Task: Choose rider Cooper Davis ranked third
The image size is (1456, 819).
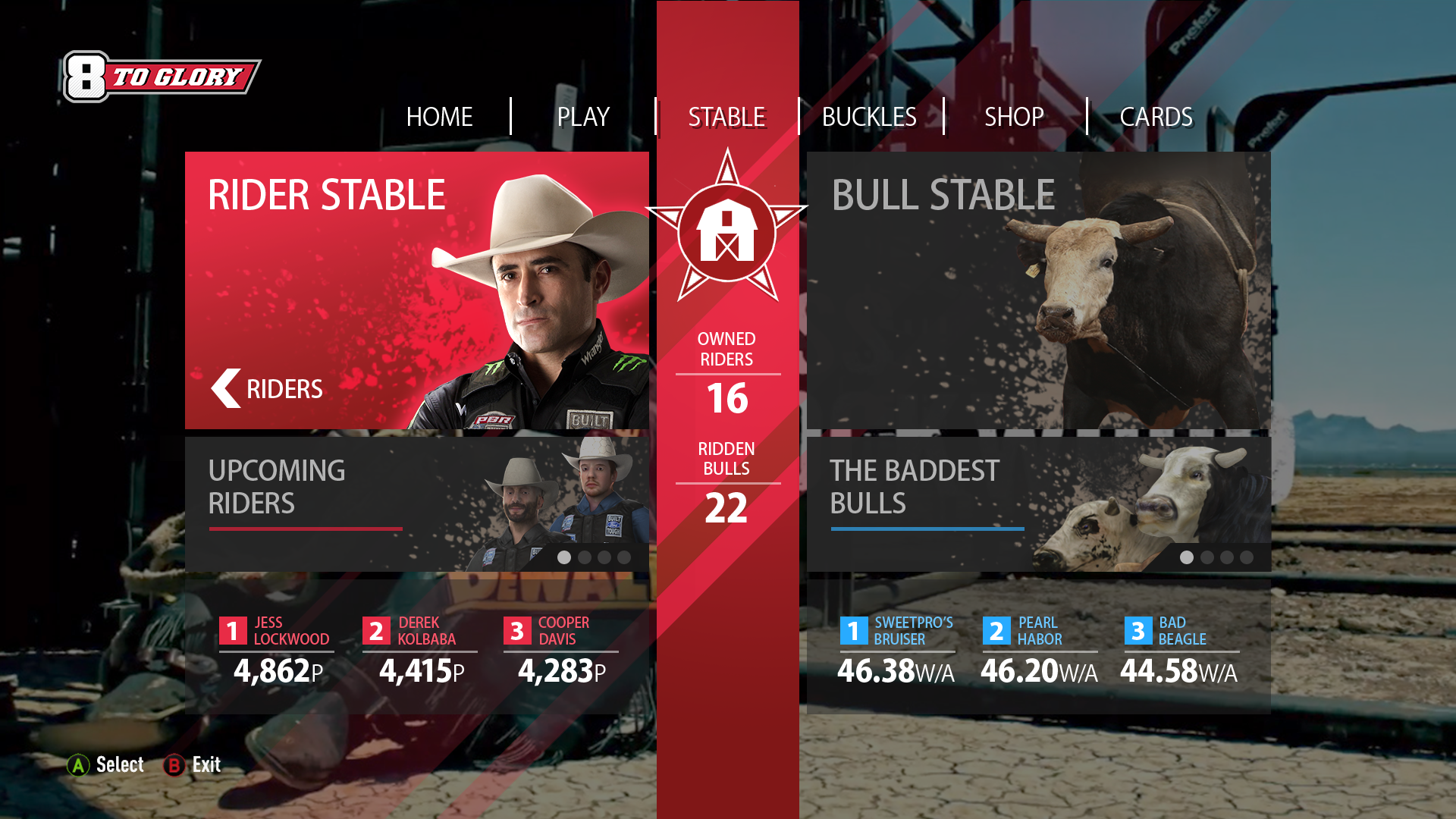Action: pos(562,650)
